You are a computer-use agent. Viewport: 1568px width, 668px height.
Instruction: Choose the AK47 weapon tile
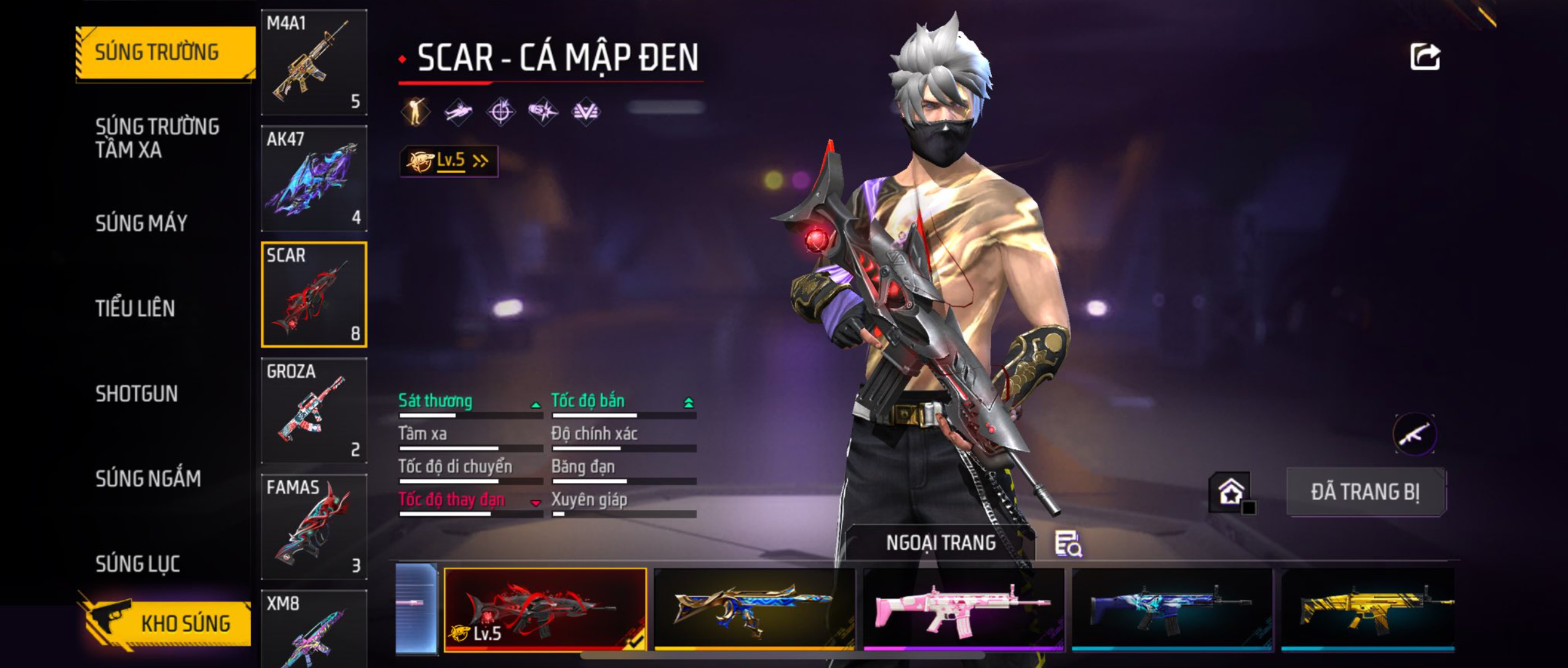314,178
